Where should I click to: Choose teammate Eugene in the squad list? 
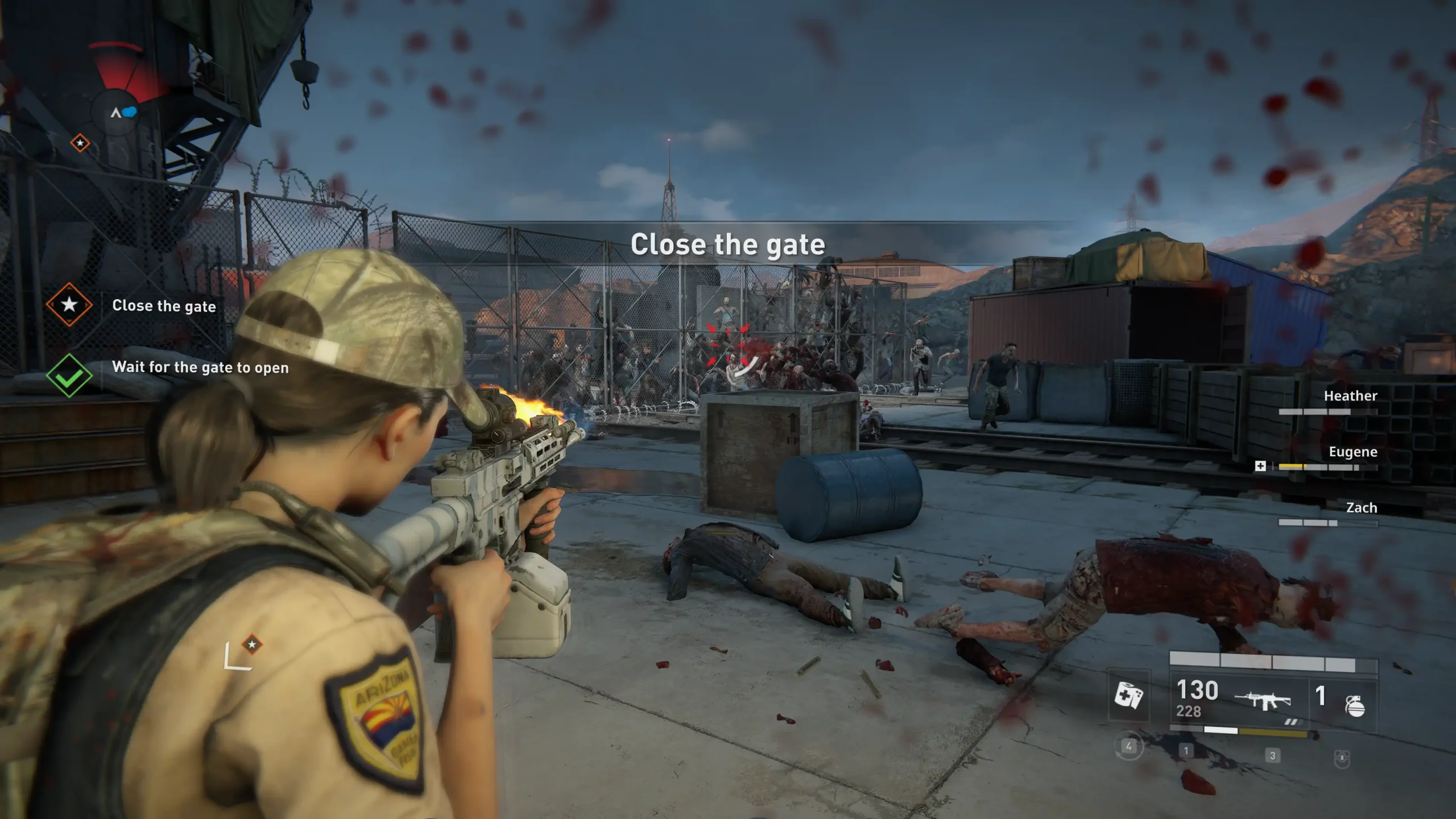coord(1352,452)
